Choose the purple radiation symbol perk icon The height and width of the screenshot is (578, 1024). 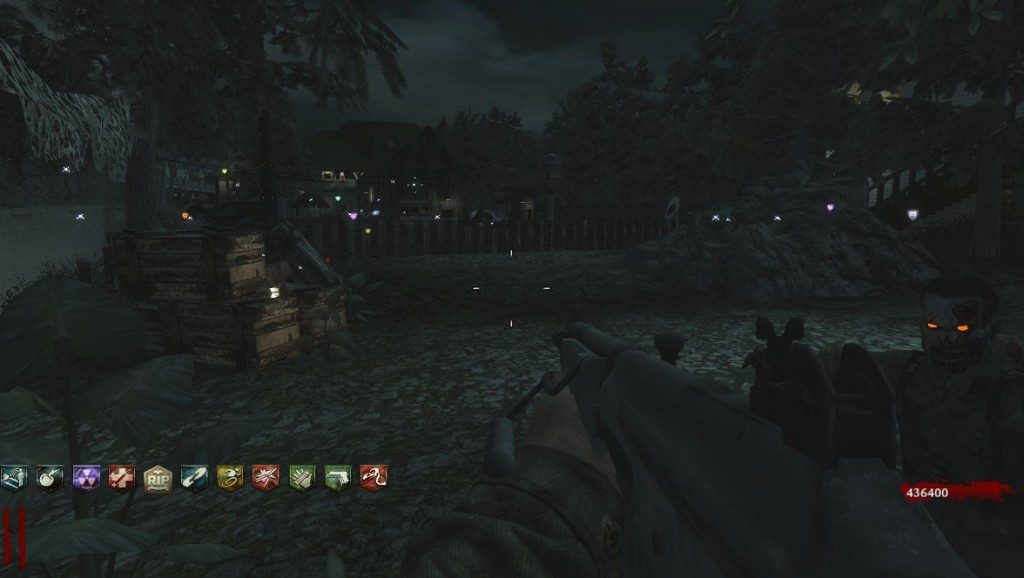pyautogui.click(x=85, y=477)
